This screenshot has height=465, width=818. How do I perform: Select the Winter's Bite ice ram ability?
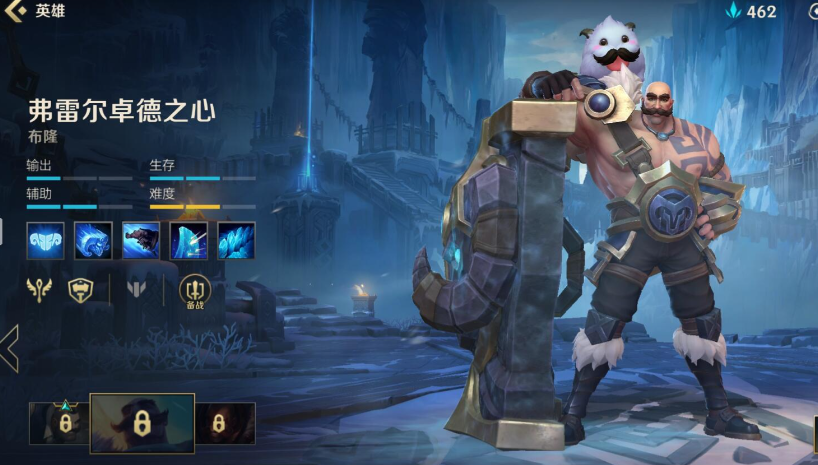(93, 241)
